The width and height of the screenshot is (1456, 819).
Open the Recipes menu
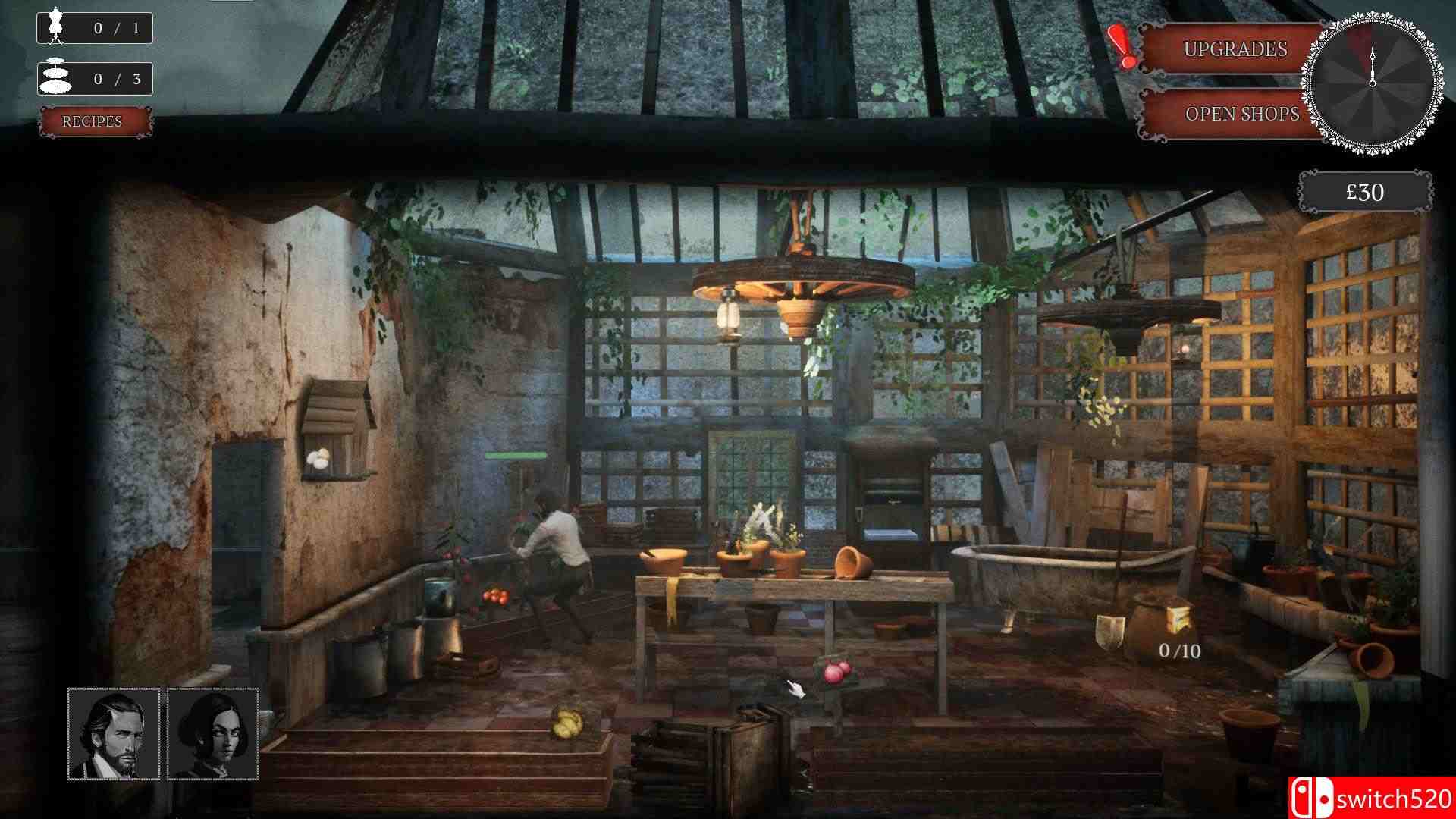click(x=94, y=121)
